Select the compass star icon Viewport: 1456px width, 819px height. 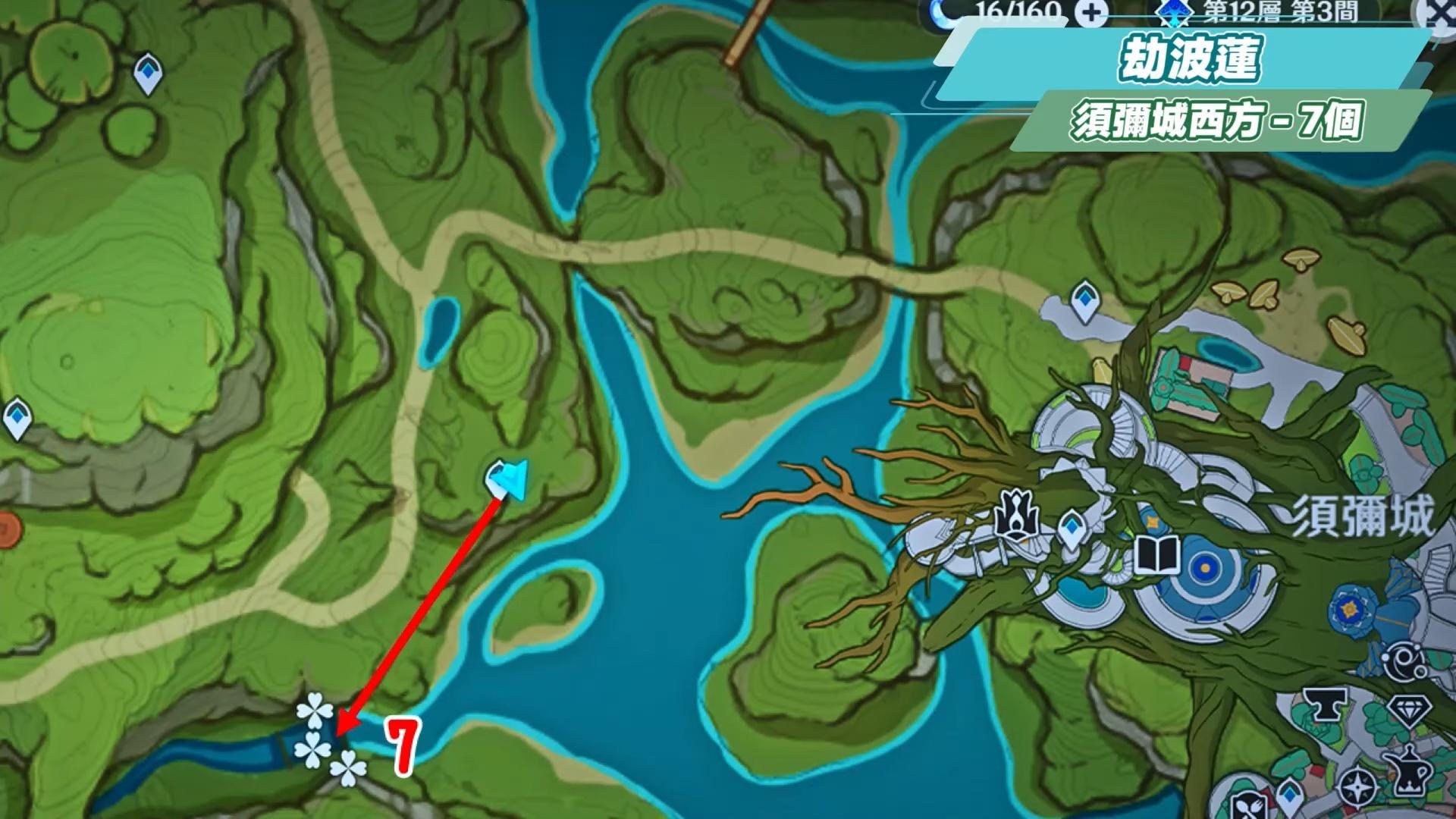coord(1359,788)
